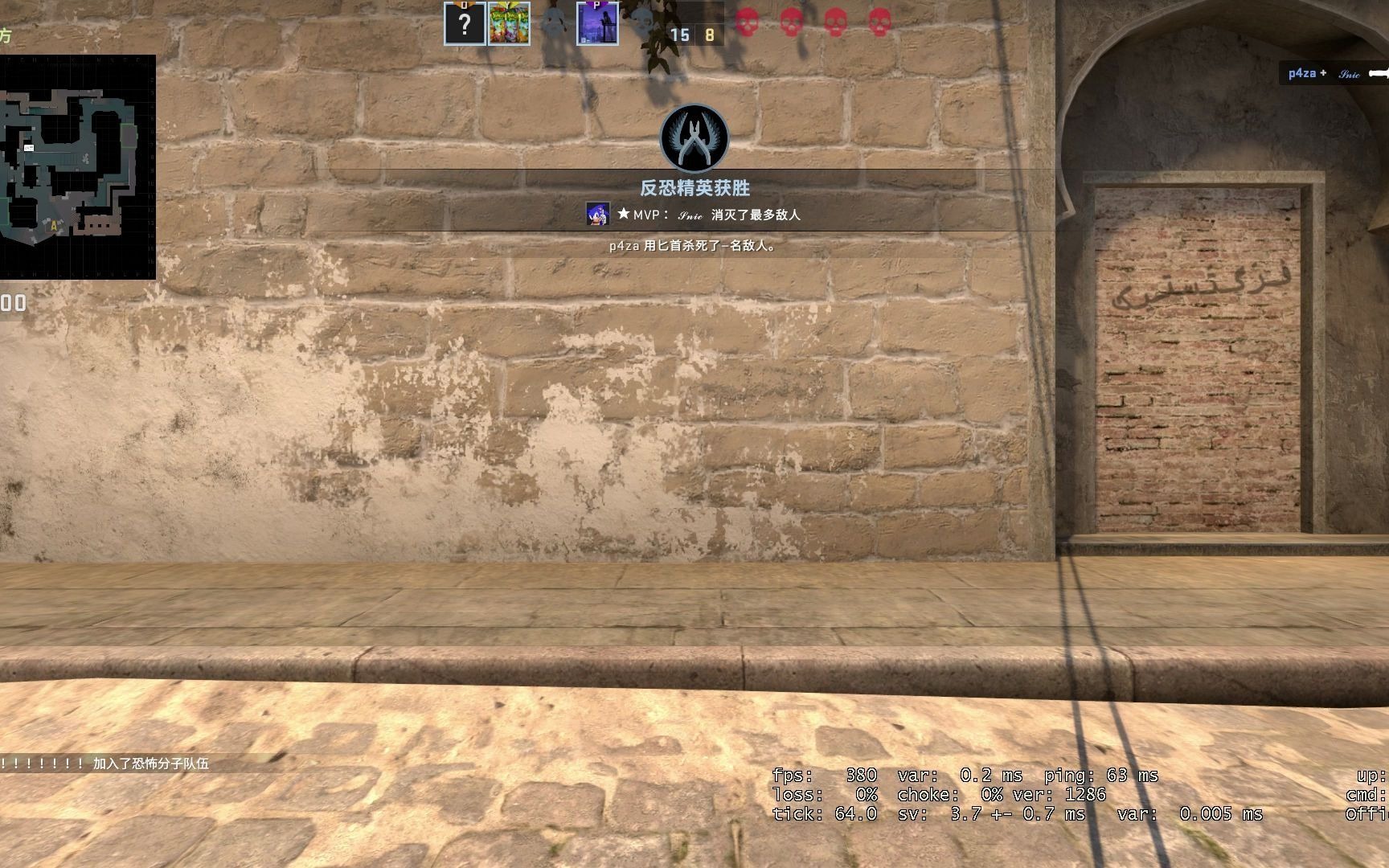Expand the "反恐精英获胜" win banner
This screenshot has height=868, width=1389.
click(x=694, y=186)
